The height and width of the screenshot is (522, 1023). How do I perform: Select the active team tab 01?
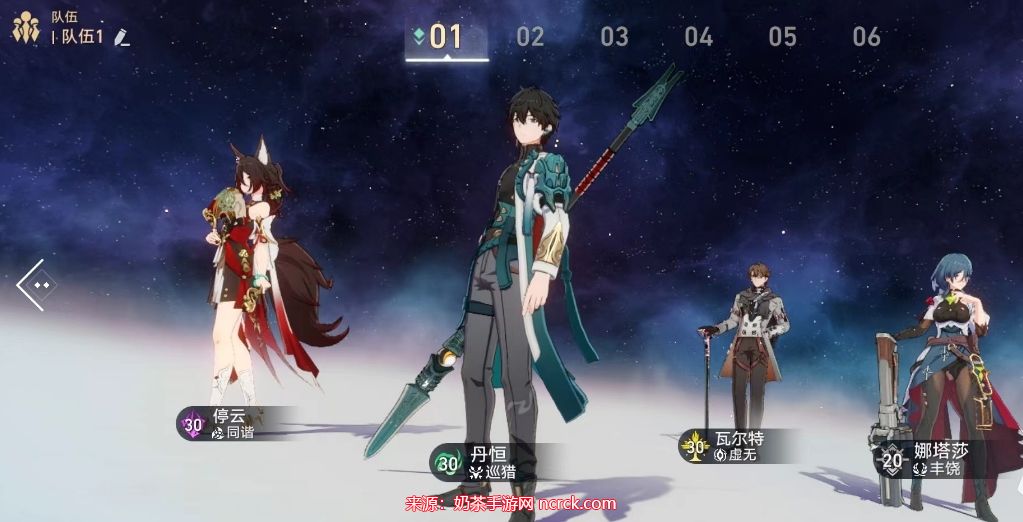446,38
